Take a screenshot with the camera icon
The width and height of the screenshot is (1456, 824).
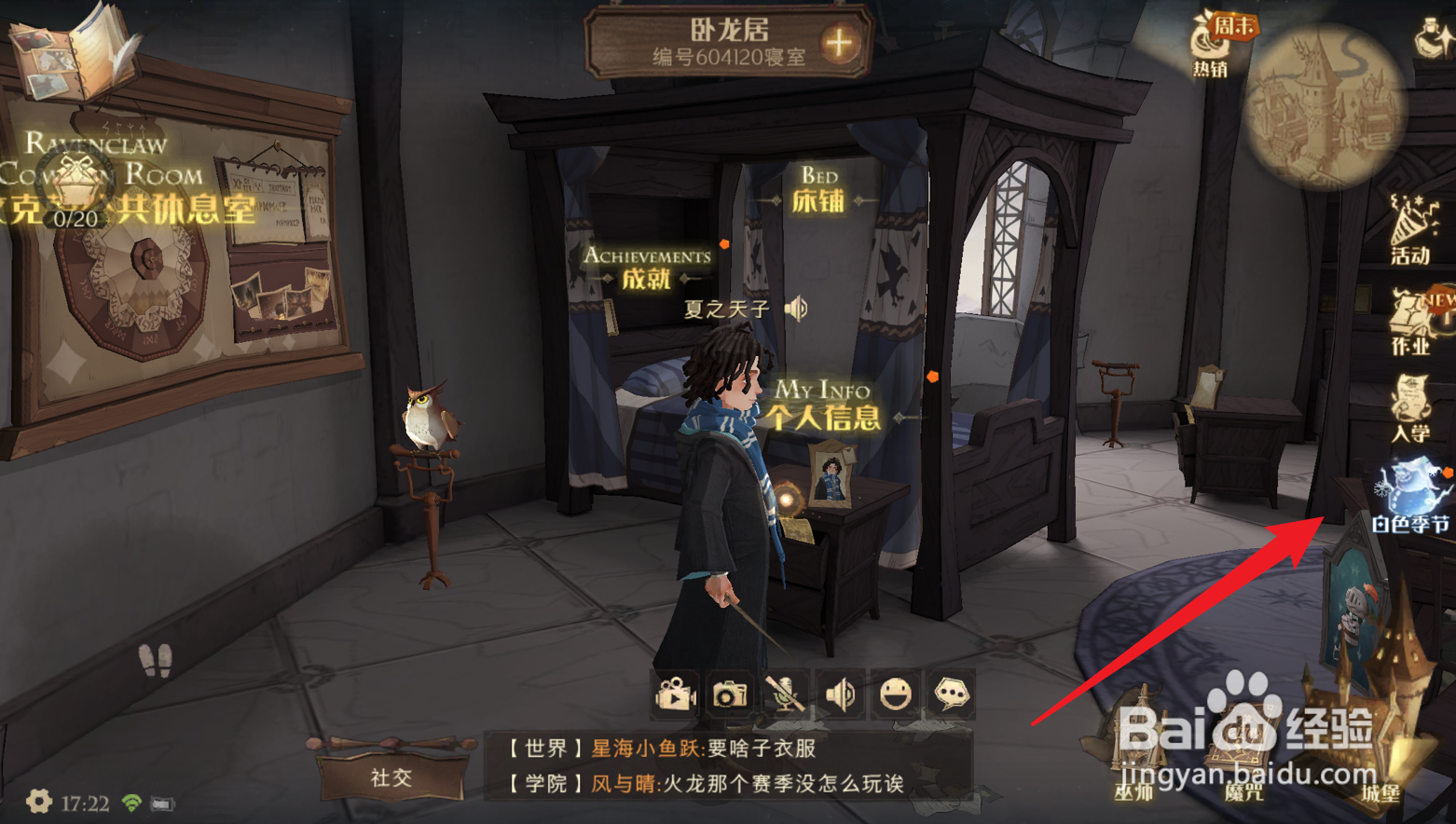pos(729,694)
